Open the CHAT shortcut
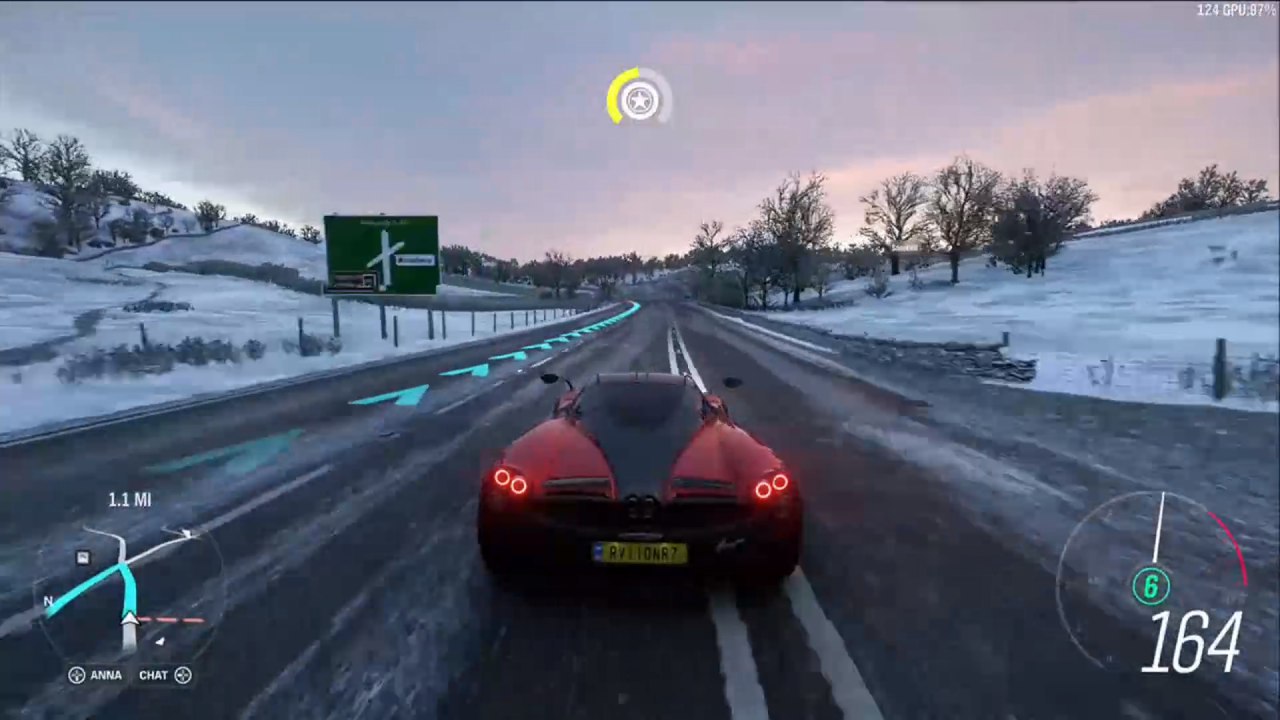The image size is (1280, 720). (164, 675)
